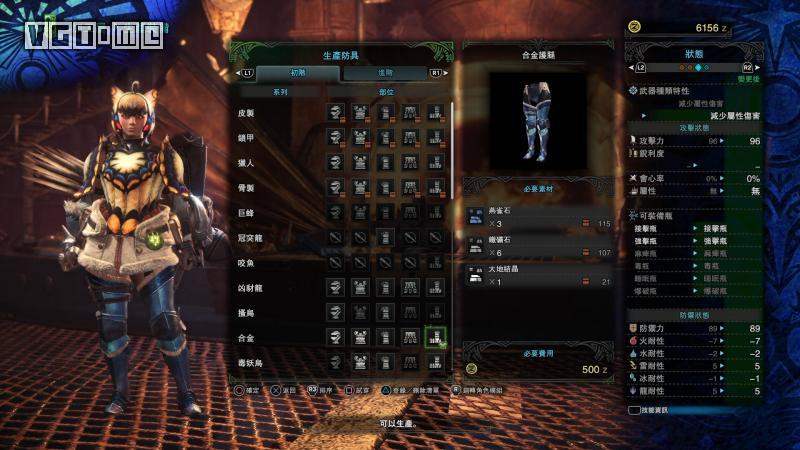
Task: Choose the 巨蜂 leg armor piece
Action: click(x=435, y=212)
